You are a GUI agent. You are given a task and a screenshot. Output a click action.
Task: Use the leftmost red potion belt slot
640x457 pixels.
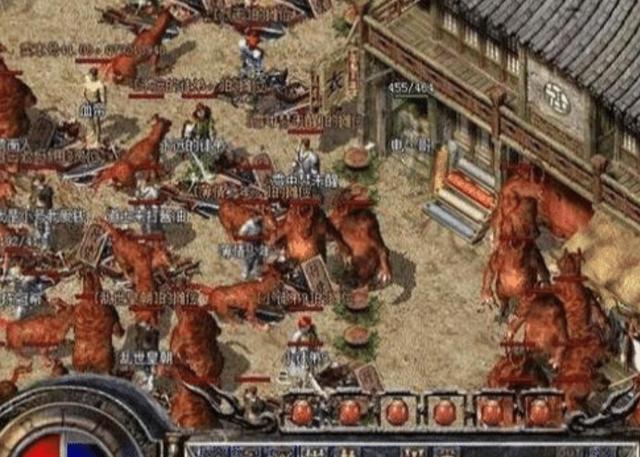click(302, 411)
